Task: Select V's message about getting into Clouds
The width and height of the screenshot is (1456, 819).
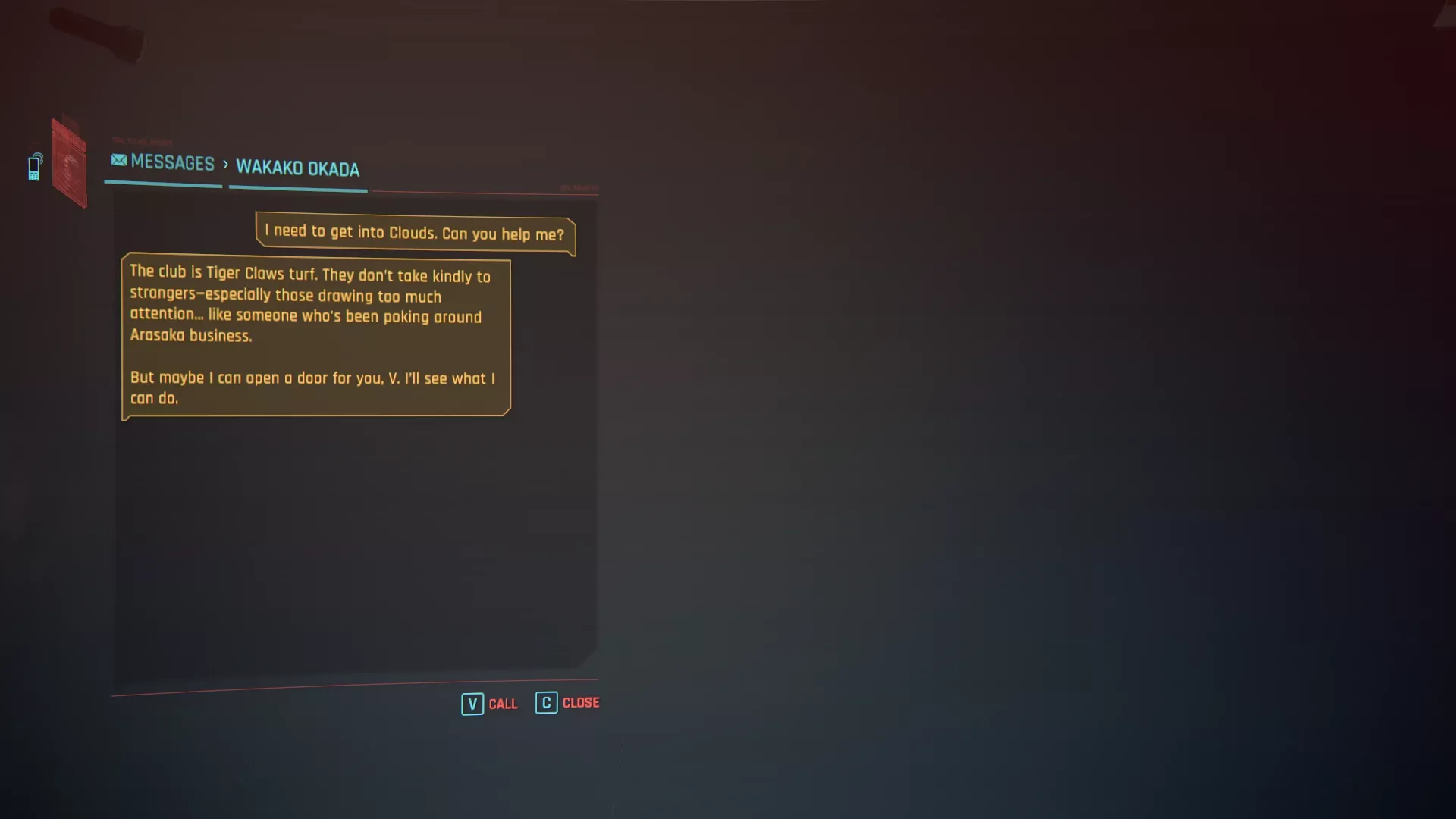Action: 415,233
